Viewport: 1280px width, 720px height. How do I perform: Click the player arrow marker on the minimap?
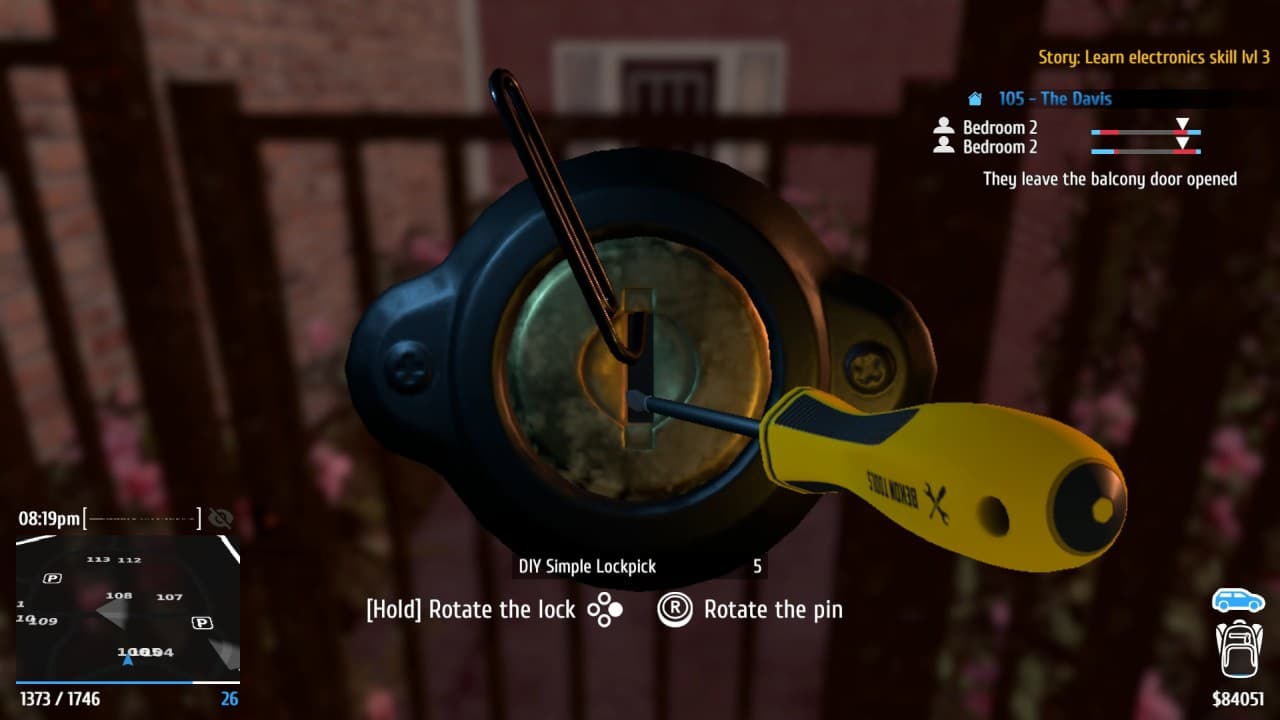tap(128, 659)
